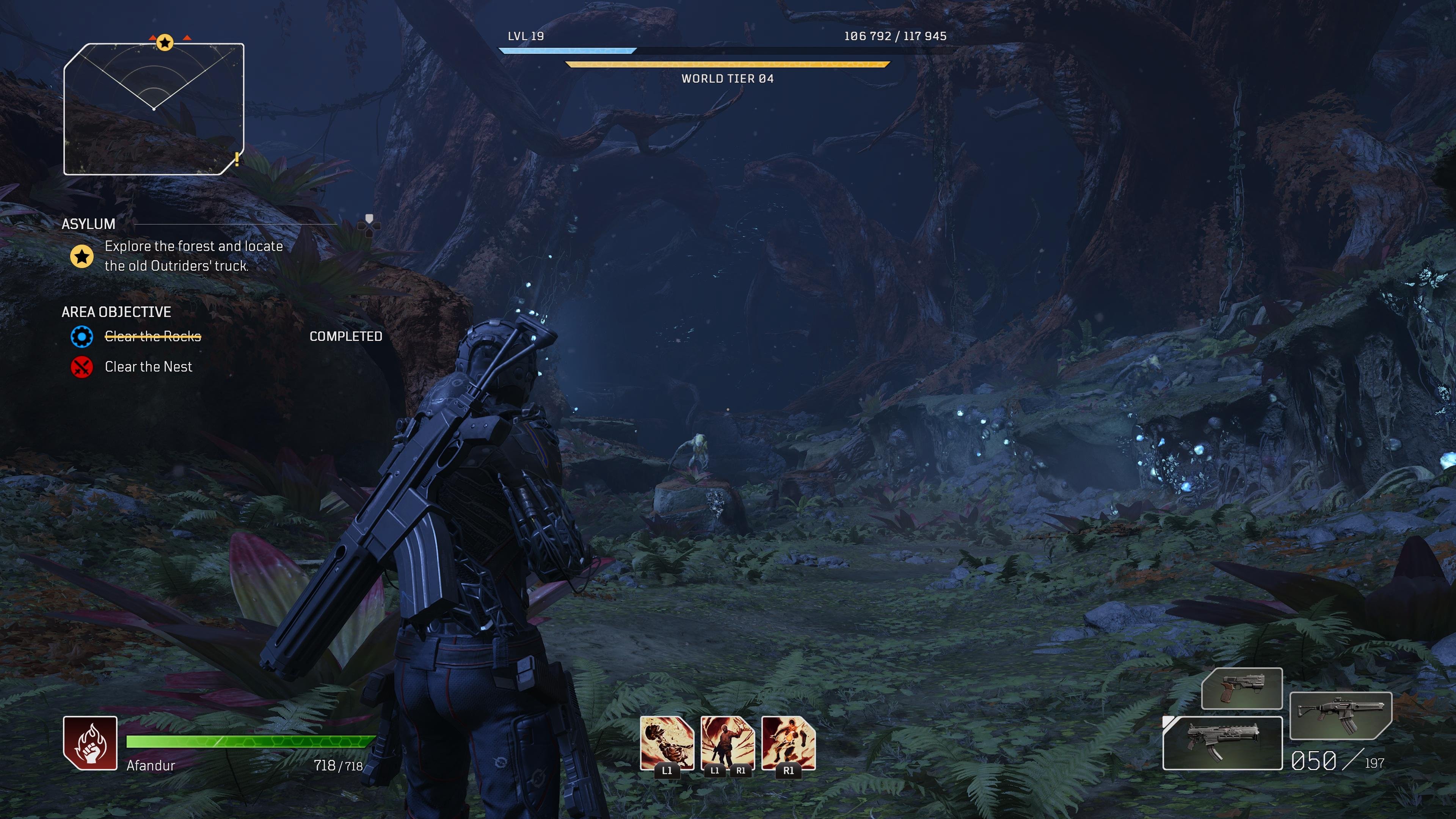Viewport: 1456px width, 819px height.
Task: Swap to the folding-stock rifle slot
Action: tap(1340, 715)
